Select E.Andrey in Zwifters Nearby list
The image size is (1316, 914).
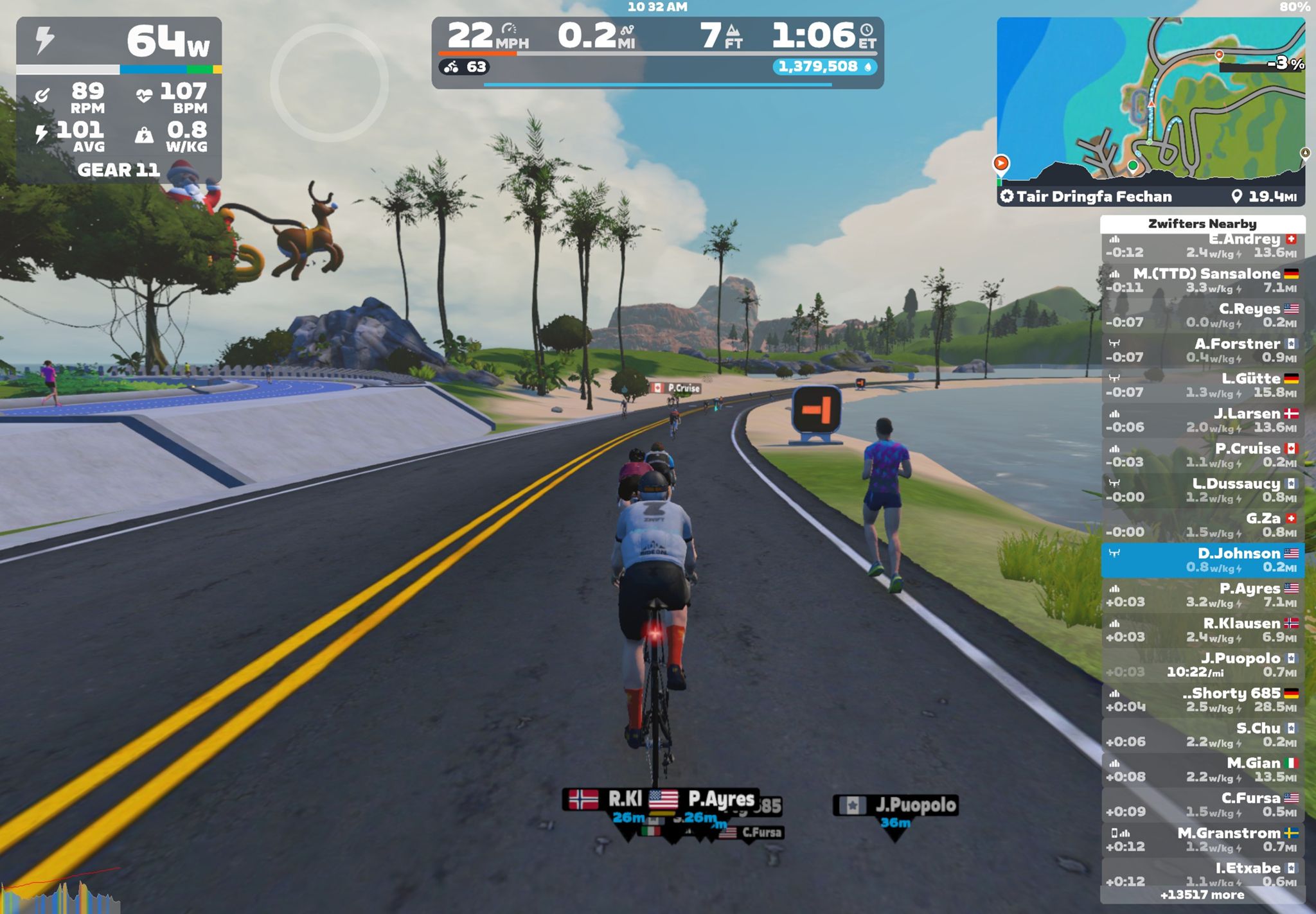[x=1202, y=246]
